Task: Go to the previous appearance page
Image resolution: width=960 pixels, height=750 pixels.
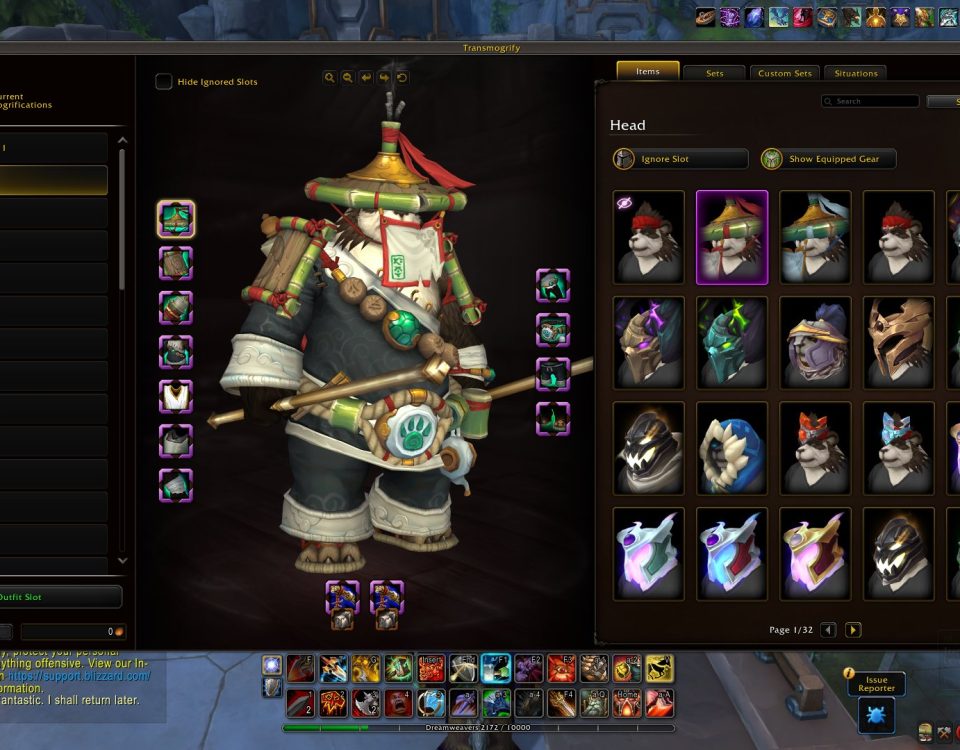Action: (x=828, y=630)
